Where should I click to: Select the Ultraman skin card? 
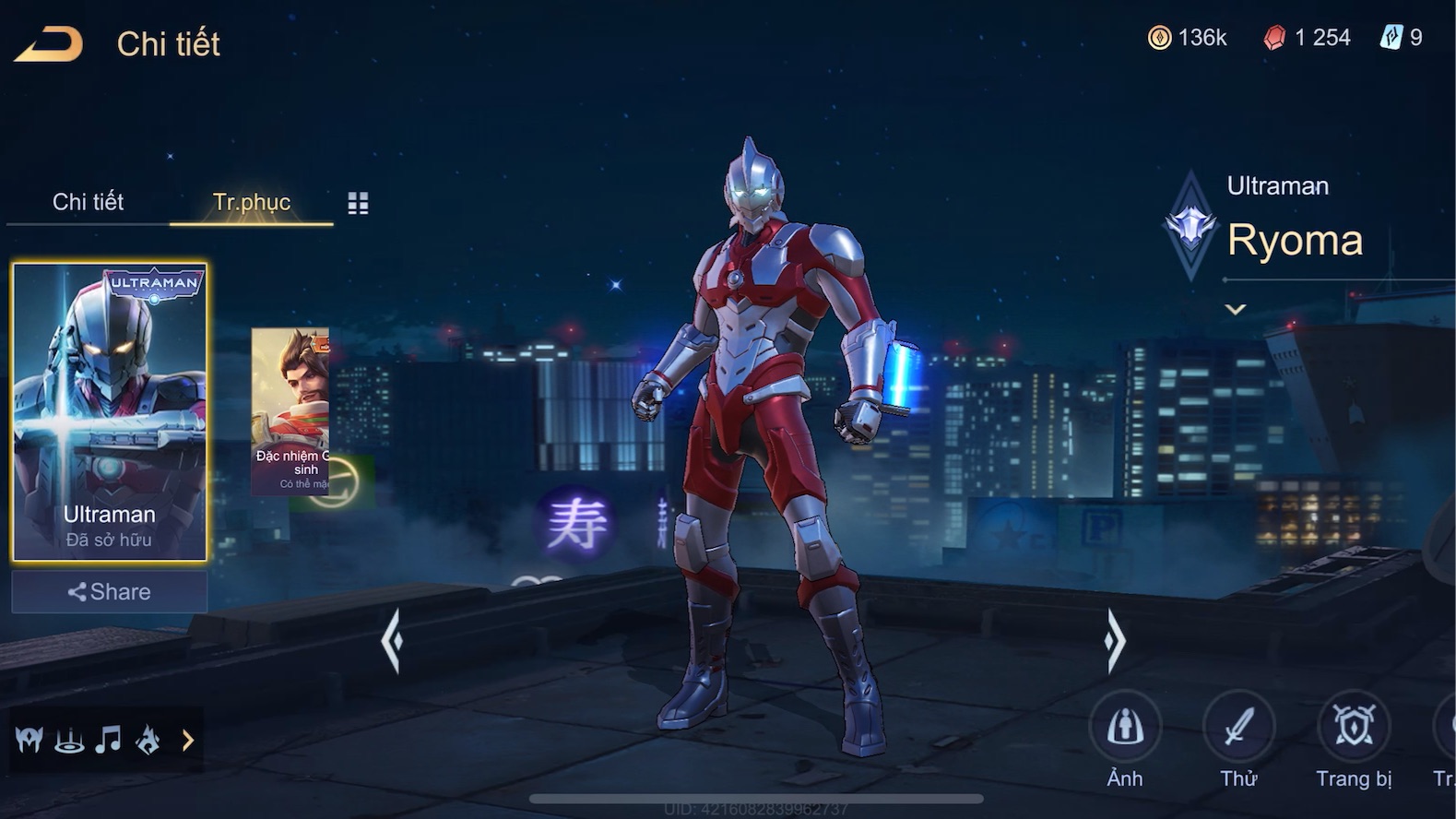[110, 411]
